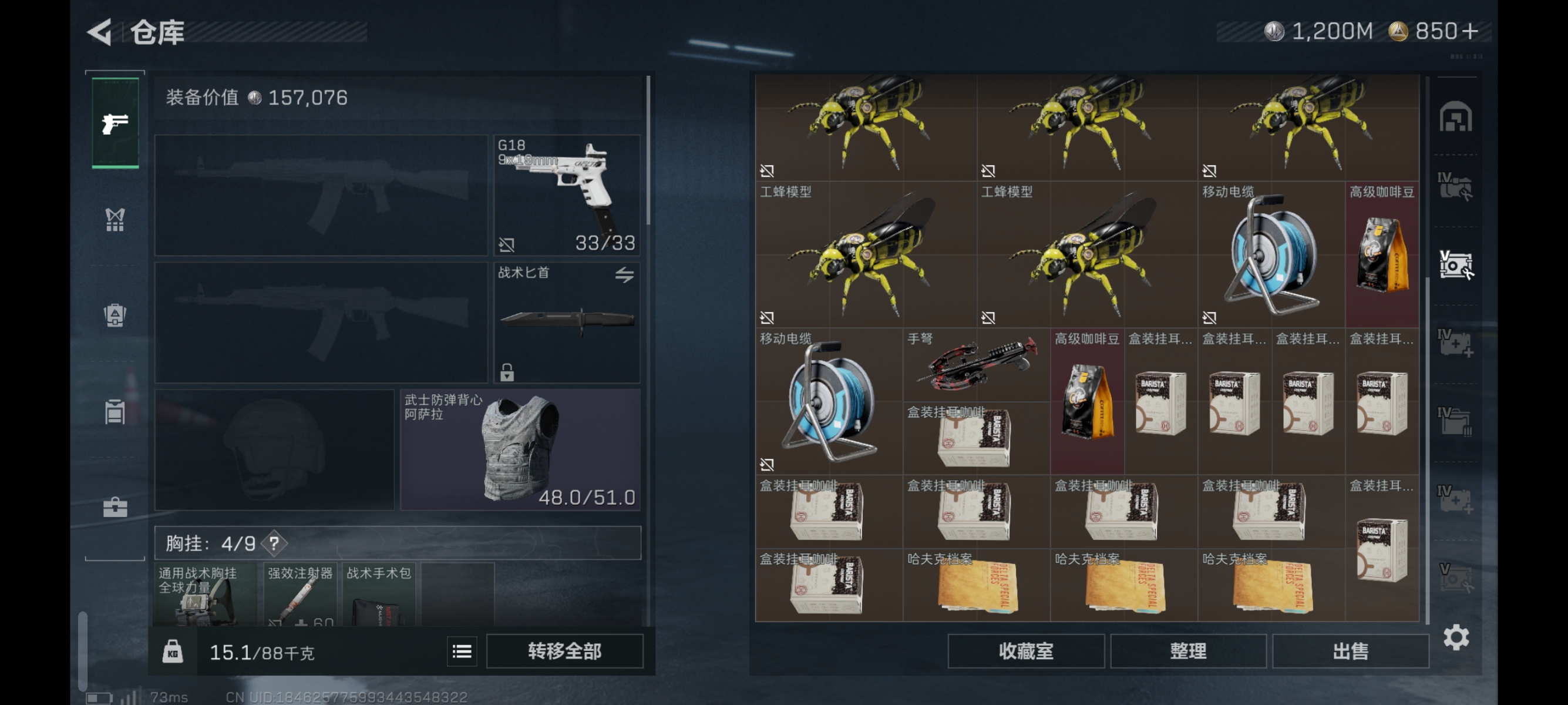The width and height of the screenshot is (1568, 705).
Task: Select the 手弩 hand crossbow item
Action: (977, 365)
